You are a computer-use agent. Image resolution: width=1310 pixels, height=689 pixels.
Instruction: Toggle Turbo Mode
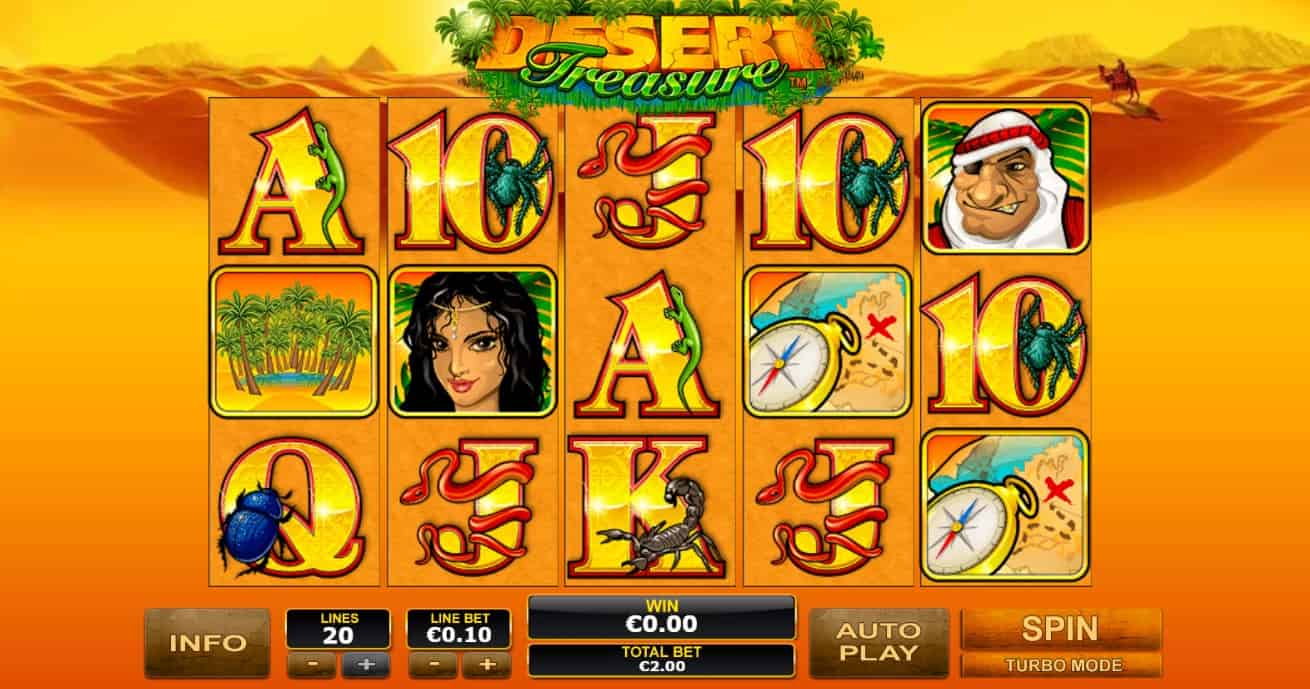1060,665
